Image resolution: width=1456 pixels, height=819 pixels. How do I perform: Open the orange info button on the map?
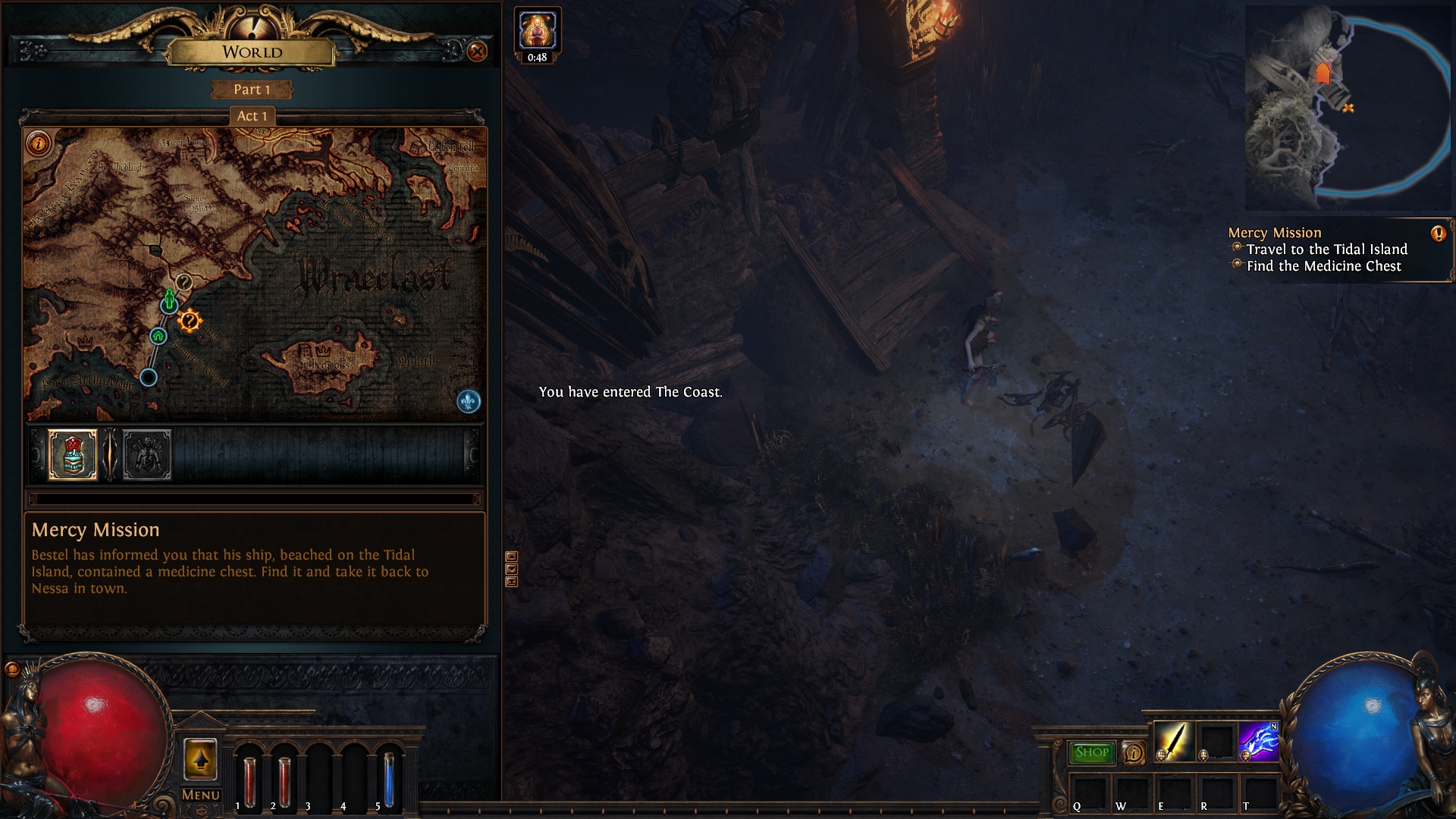point(38,143)
